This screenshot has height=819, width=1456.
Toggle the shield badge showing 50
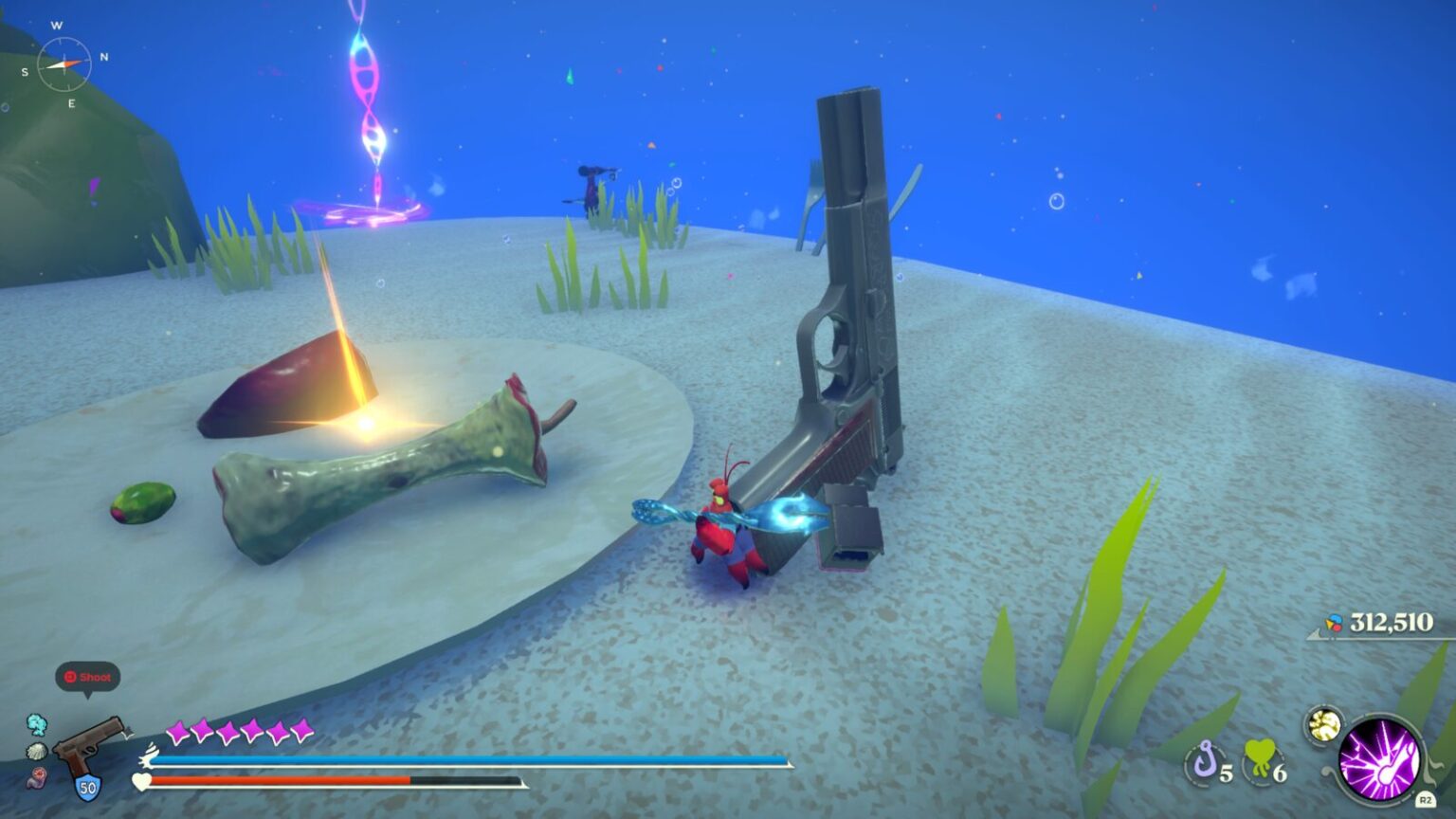(x=87, y=786)
